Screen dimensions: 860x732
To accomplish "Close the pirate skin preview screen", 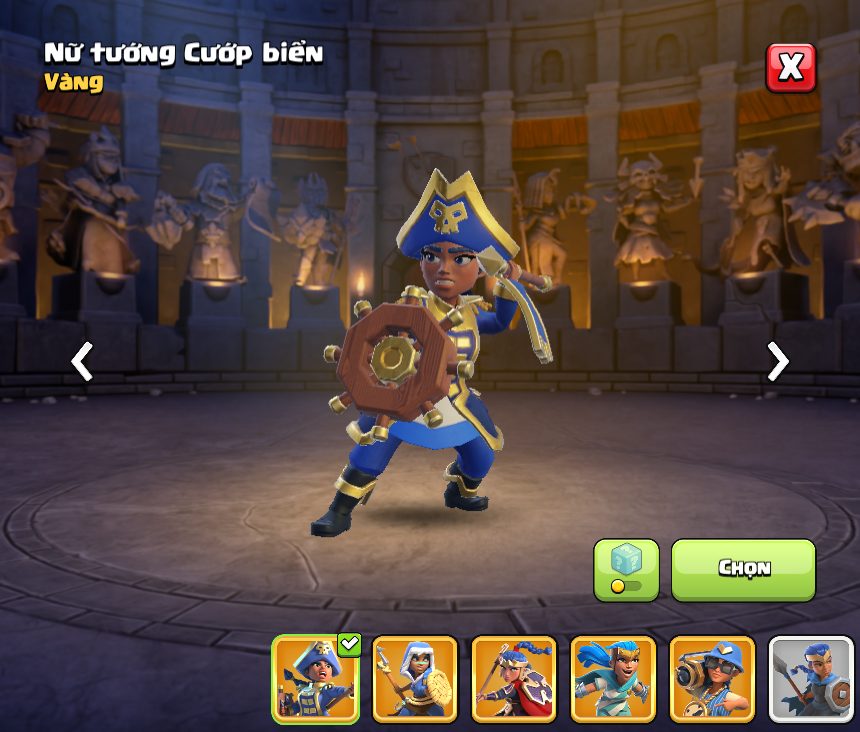I will click(790, 68).
